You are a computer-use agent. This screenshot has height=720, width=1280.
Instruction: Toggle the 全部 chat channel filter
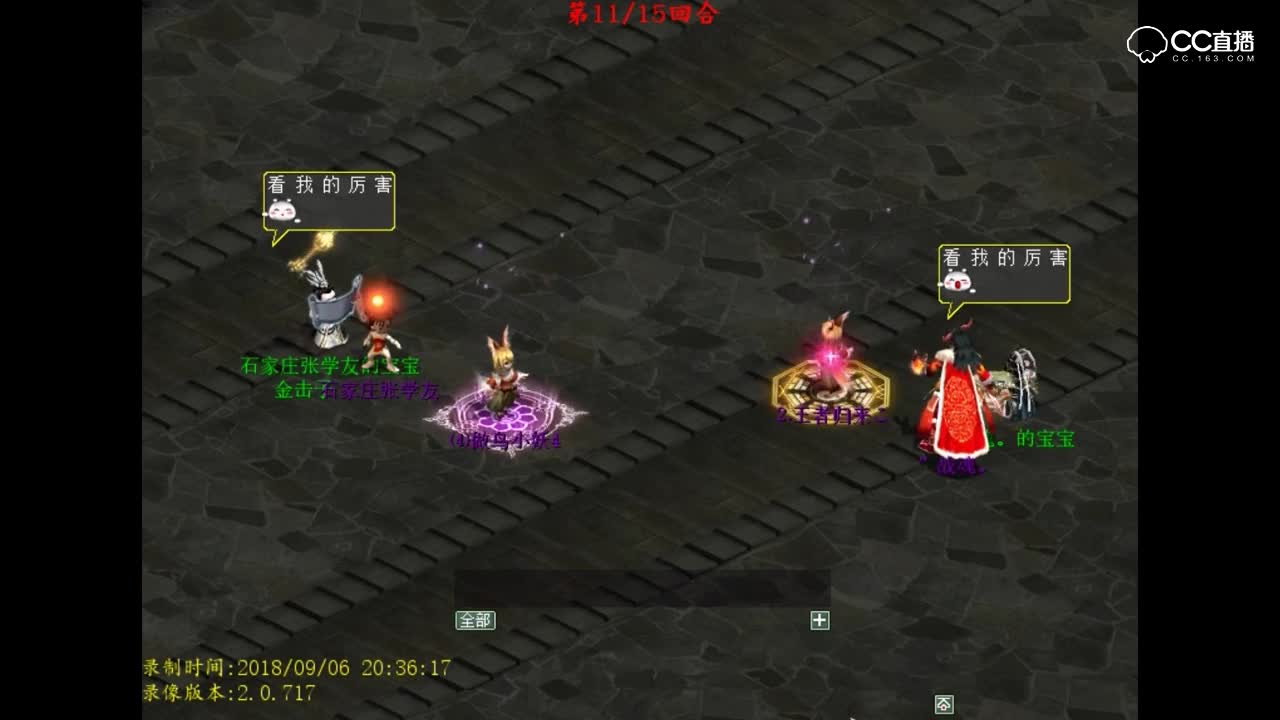click(476, 620)
